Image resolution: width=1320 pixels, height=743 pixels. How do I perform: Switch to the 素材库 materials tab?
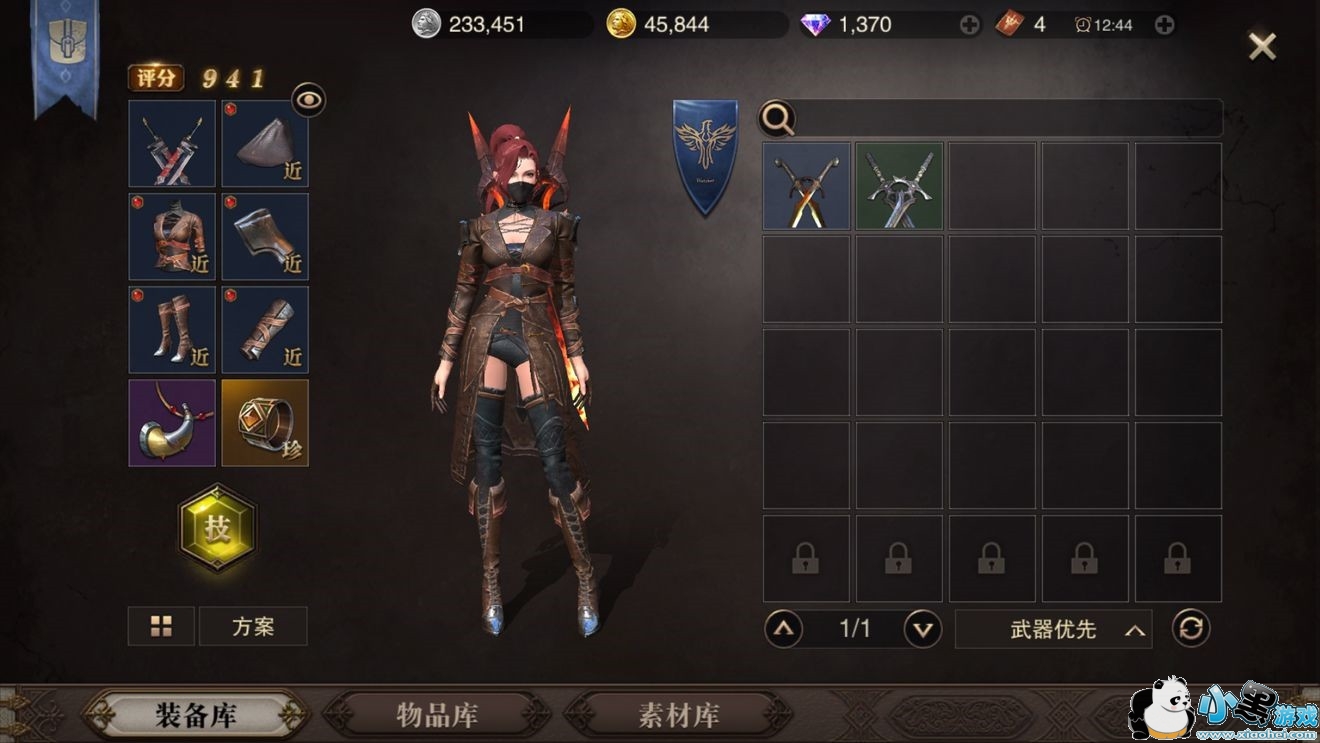coord(679,714)
